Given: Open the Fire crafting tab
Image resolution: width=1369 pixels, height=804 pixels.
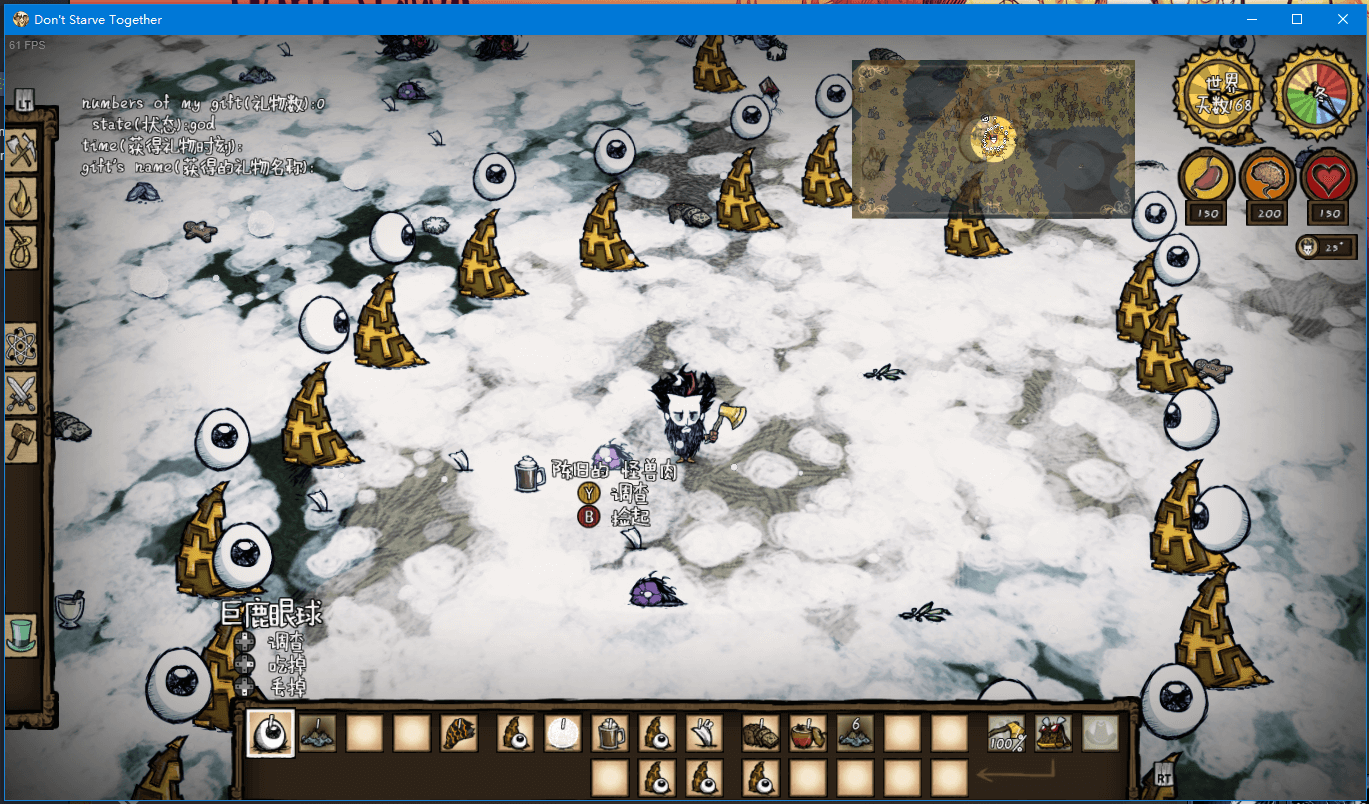Looking at the screenshot, I should (21, 198).
